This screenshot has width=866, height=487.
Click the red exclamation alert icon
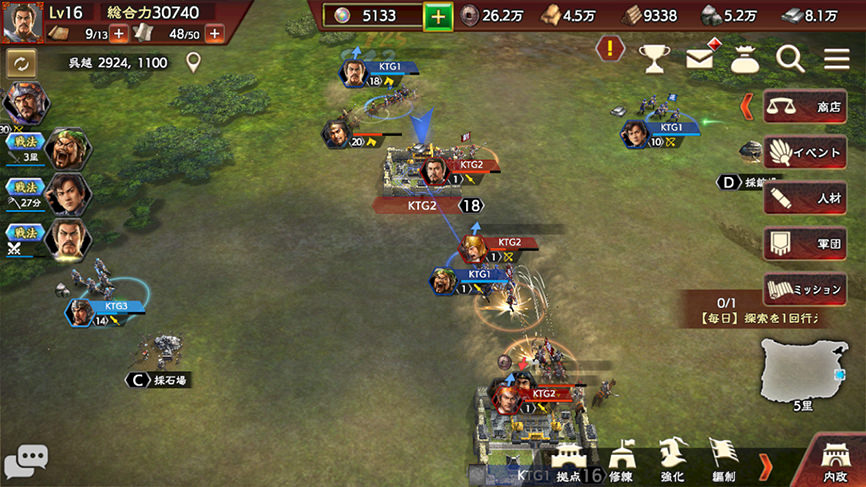[x=610, y=47]
